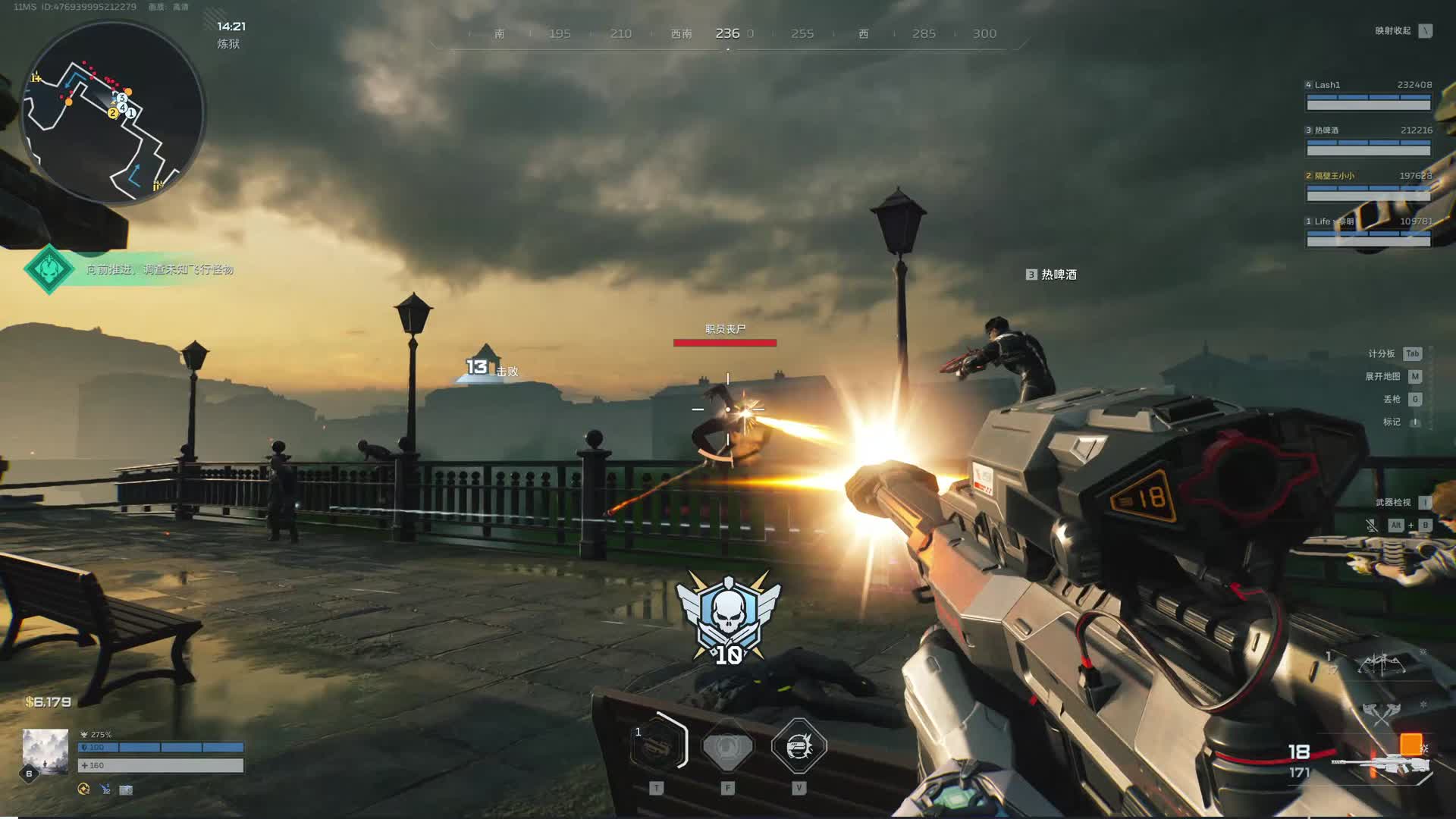Viewport: 1456px width, 819px height.
Task: Click the muted microphone icon
Action: [x=1371, y=525]
